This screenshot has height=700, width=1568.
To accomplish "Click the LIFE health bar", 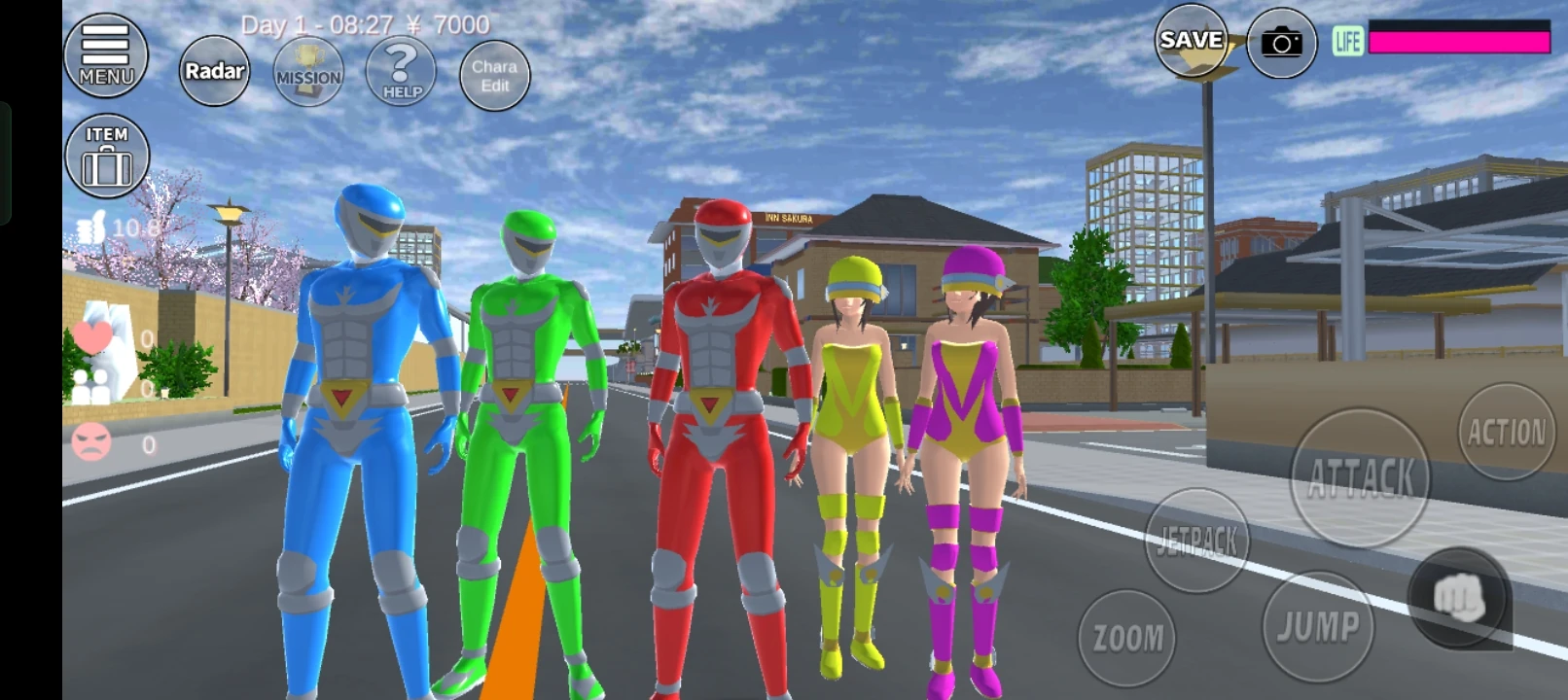I will tap(1458, 39).
